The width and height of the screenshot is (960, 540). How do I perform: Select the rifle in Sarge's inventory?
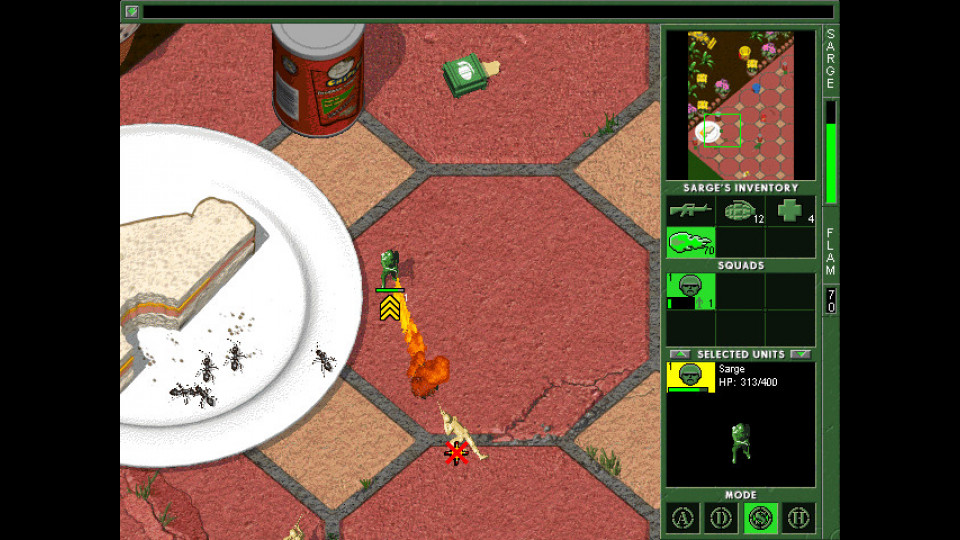click(x=691, y=211)
